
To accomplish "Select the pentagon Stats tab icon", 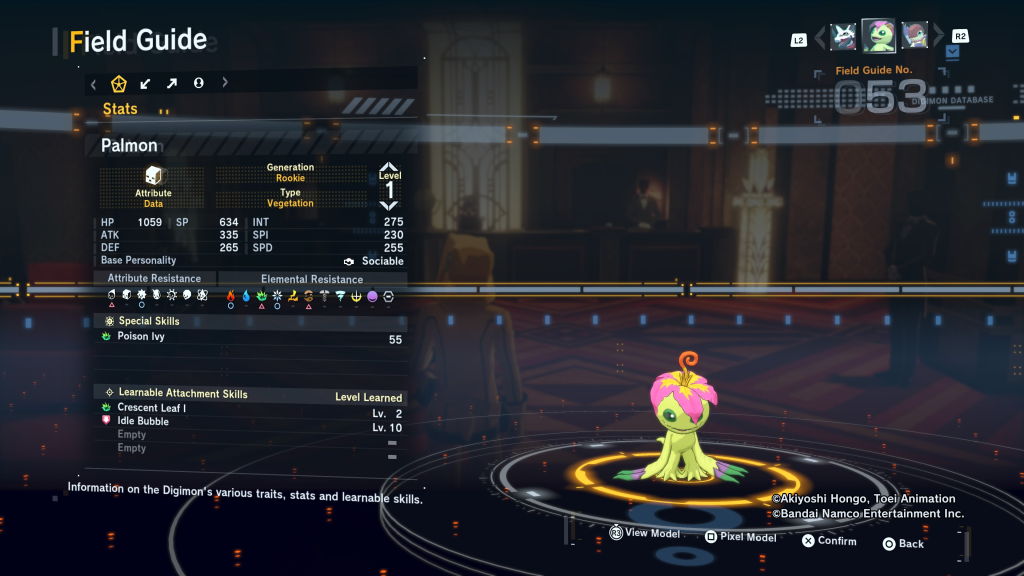I will point(117,83).
